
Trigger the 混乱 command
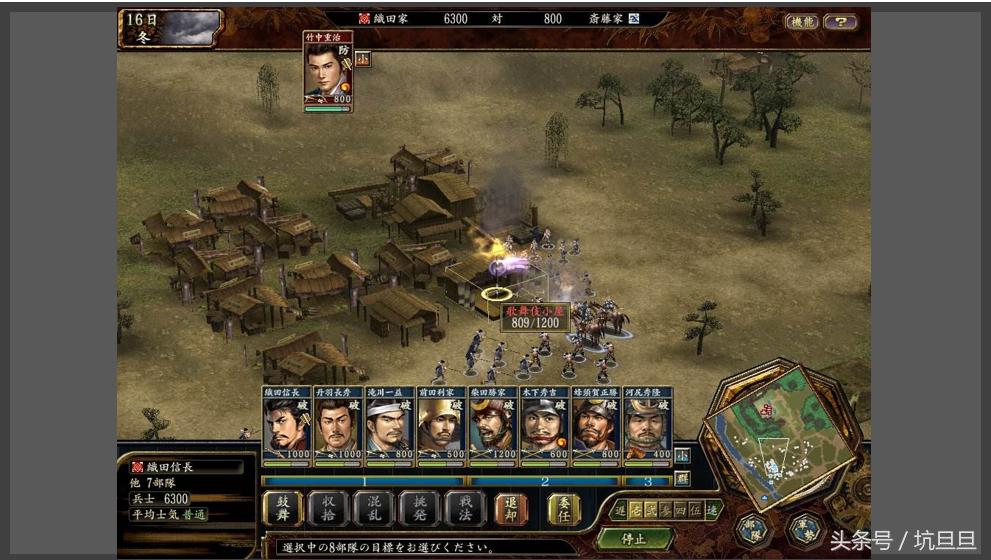(x=374, y=508)
